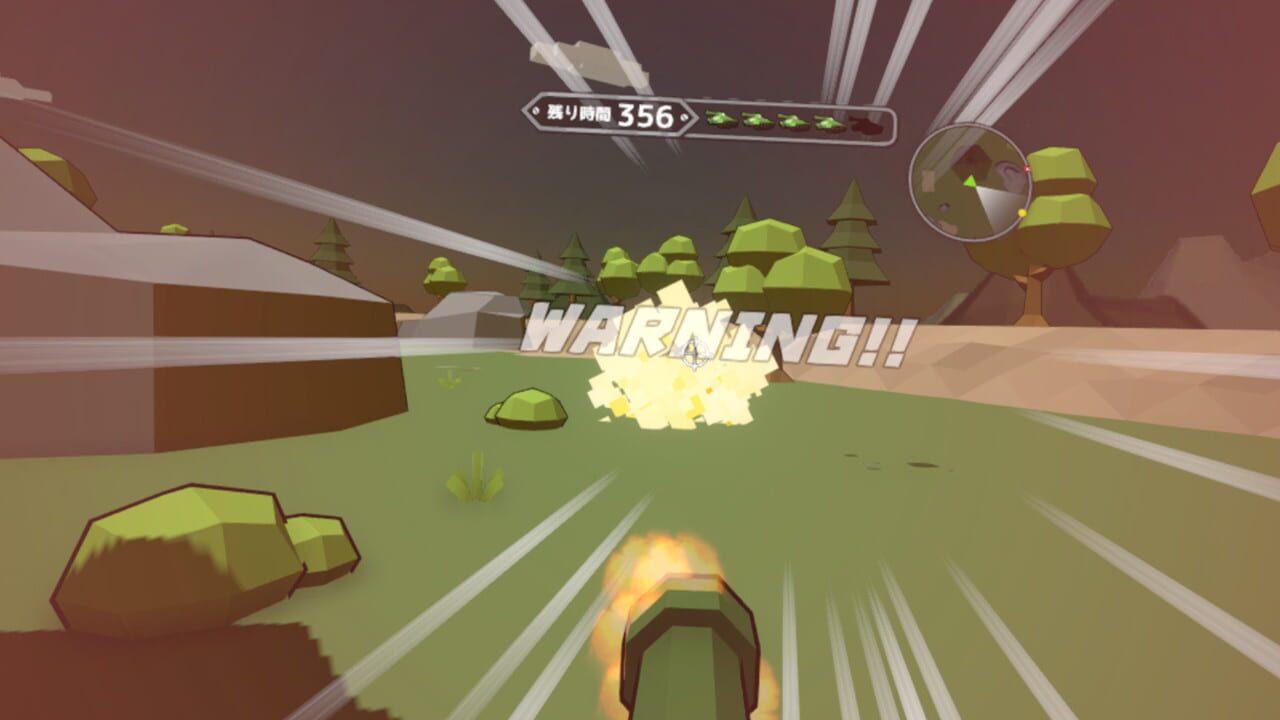Click the green player arrow on the minimap
This screenshot has height=720, width=1280.
click(x=968, y=181)
